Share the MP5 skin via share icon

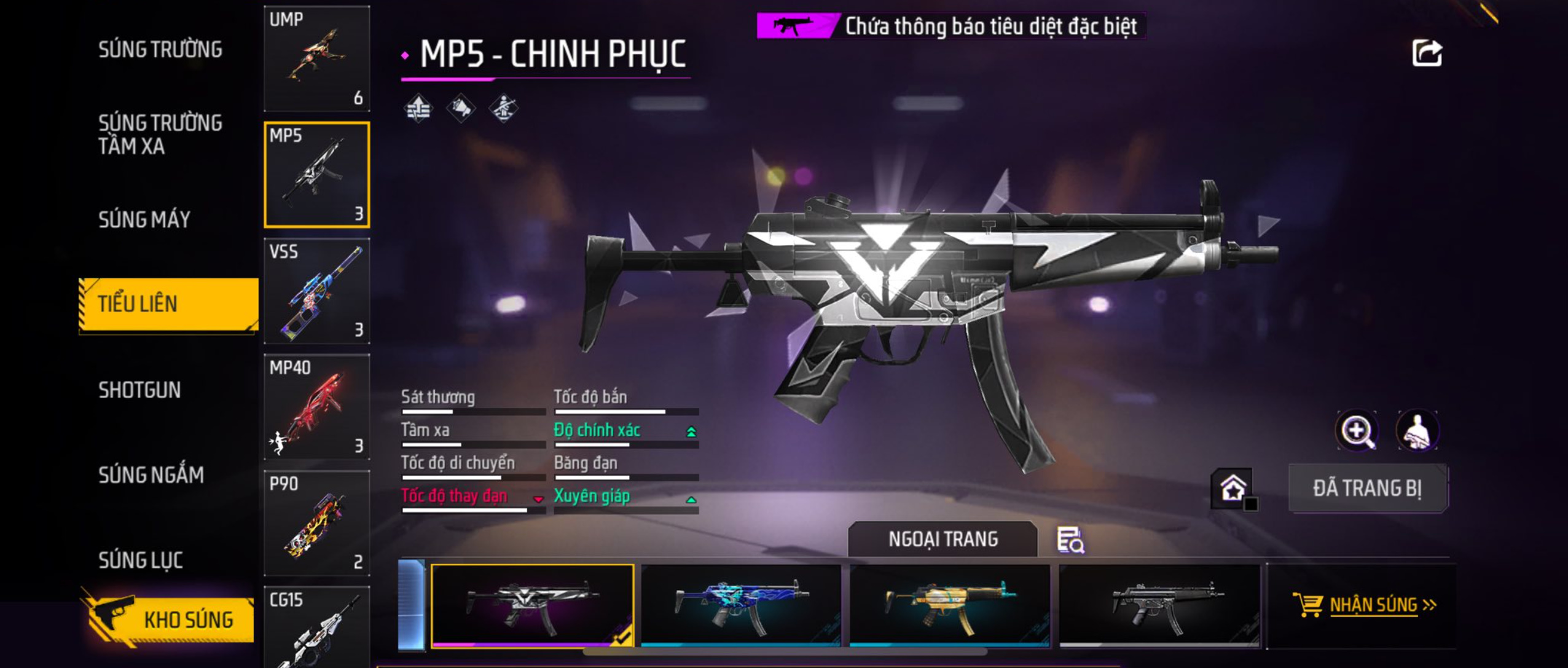tap(1427, 53)
